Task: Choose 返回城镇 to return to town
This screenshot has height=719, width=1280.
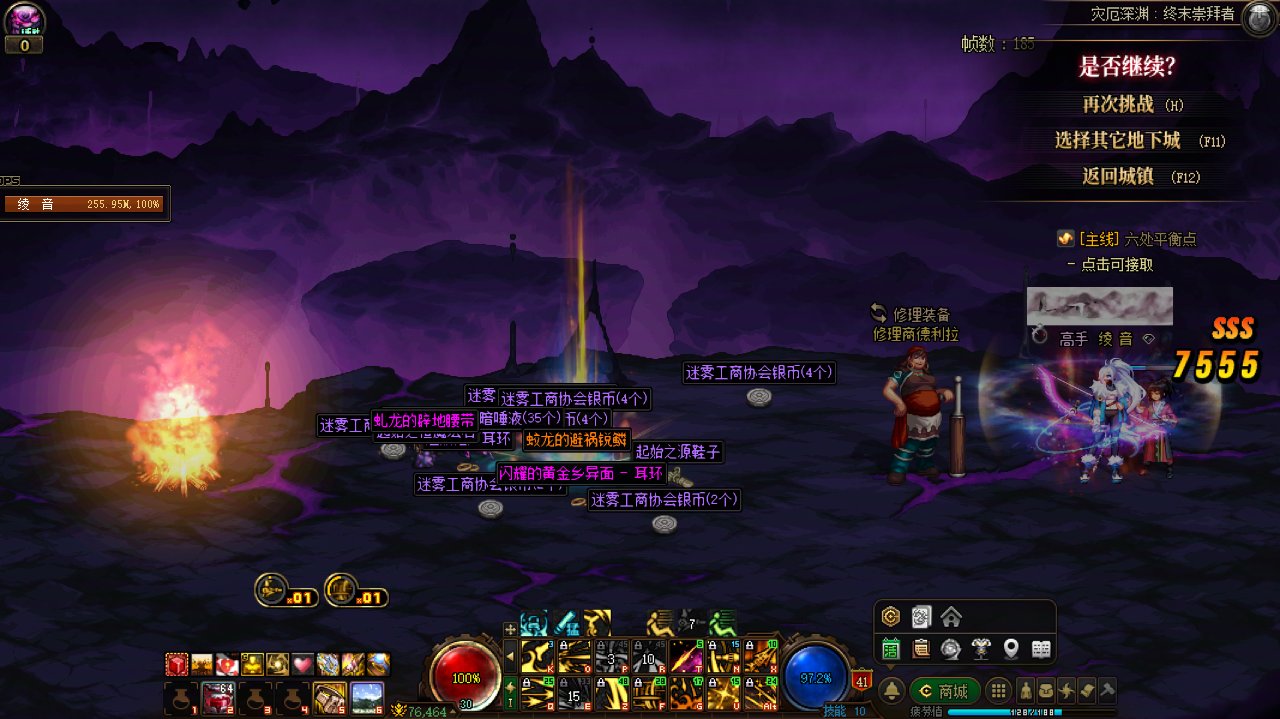Action: (1118, 176)
